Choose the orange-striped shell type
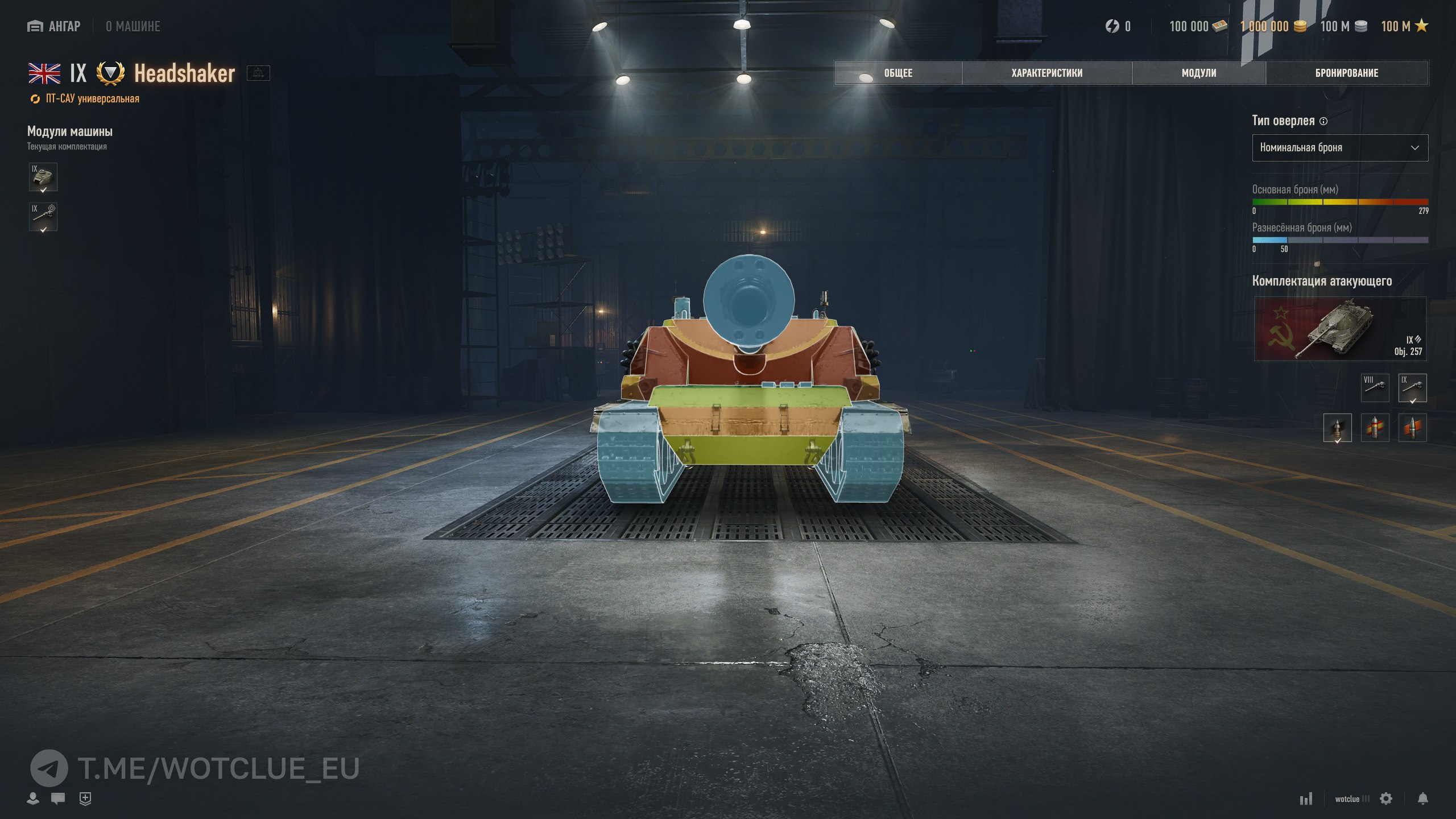Image resolution: width=1456 pixels, height=819 pixels. point(1412,428)
